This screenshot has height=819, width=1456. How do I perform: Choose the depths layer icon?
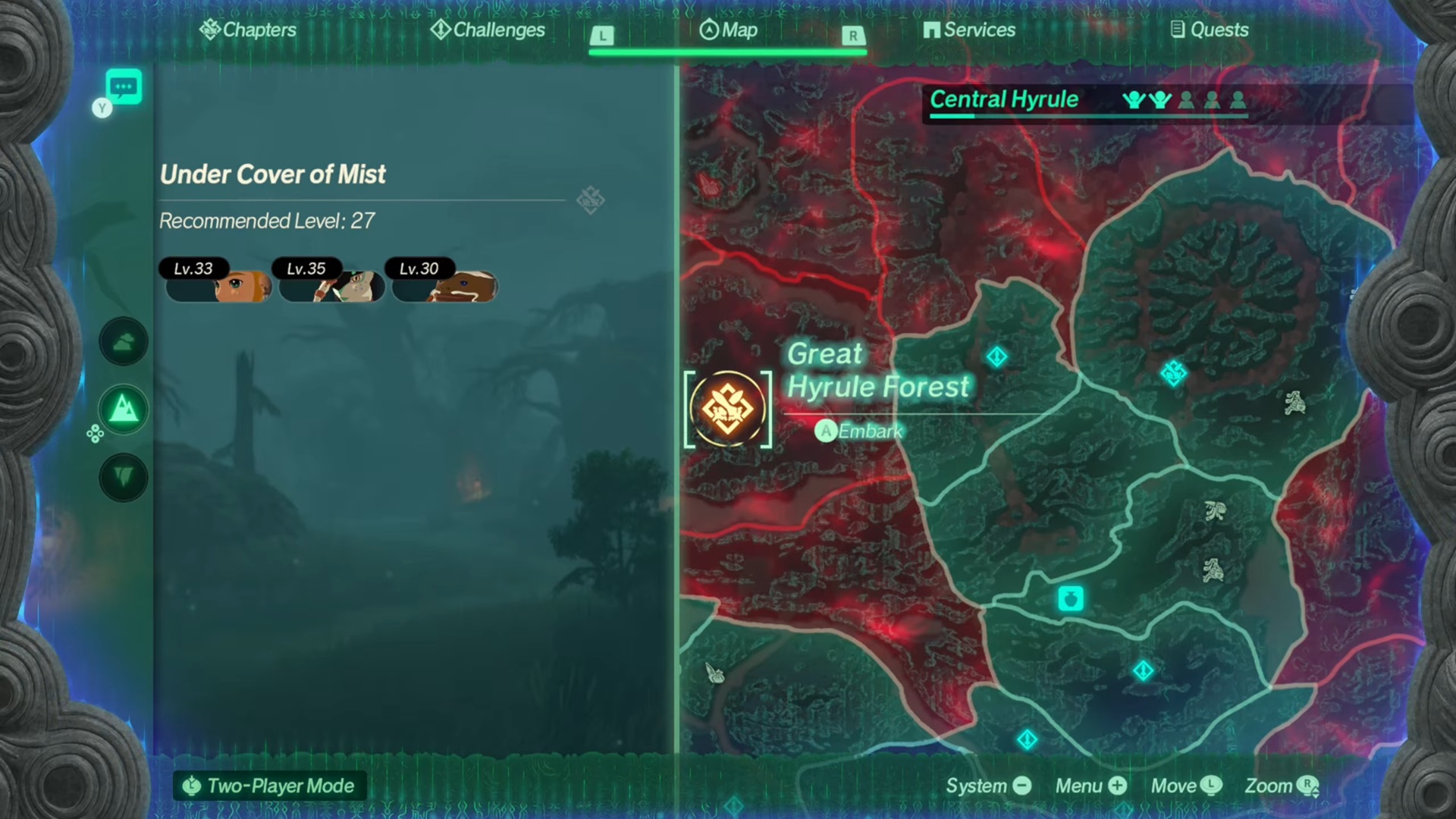124,477
